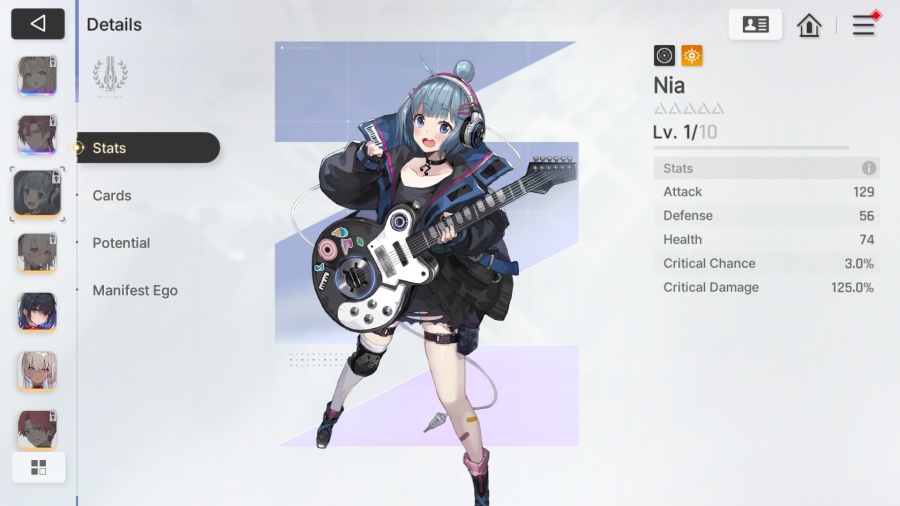This screenshot has width=900, height=506.
Task: Choose the dark purple-haired character portrait
Action: (37, 312)
